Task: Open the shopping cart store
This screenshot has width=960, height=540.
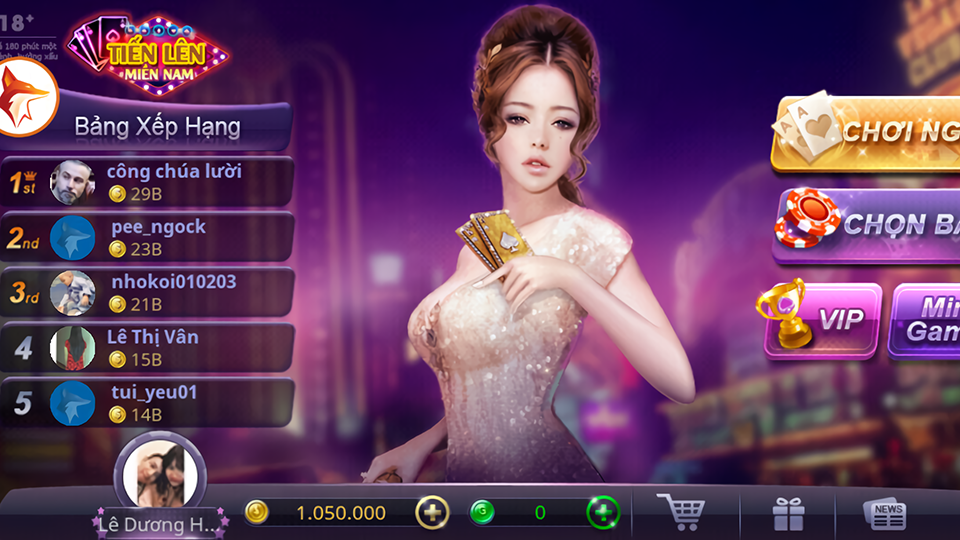Action: click(681, 513)
